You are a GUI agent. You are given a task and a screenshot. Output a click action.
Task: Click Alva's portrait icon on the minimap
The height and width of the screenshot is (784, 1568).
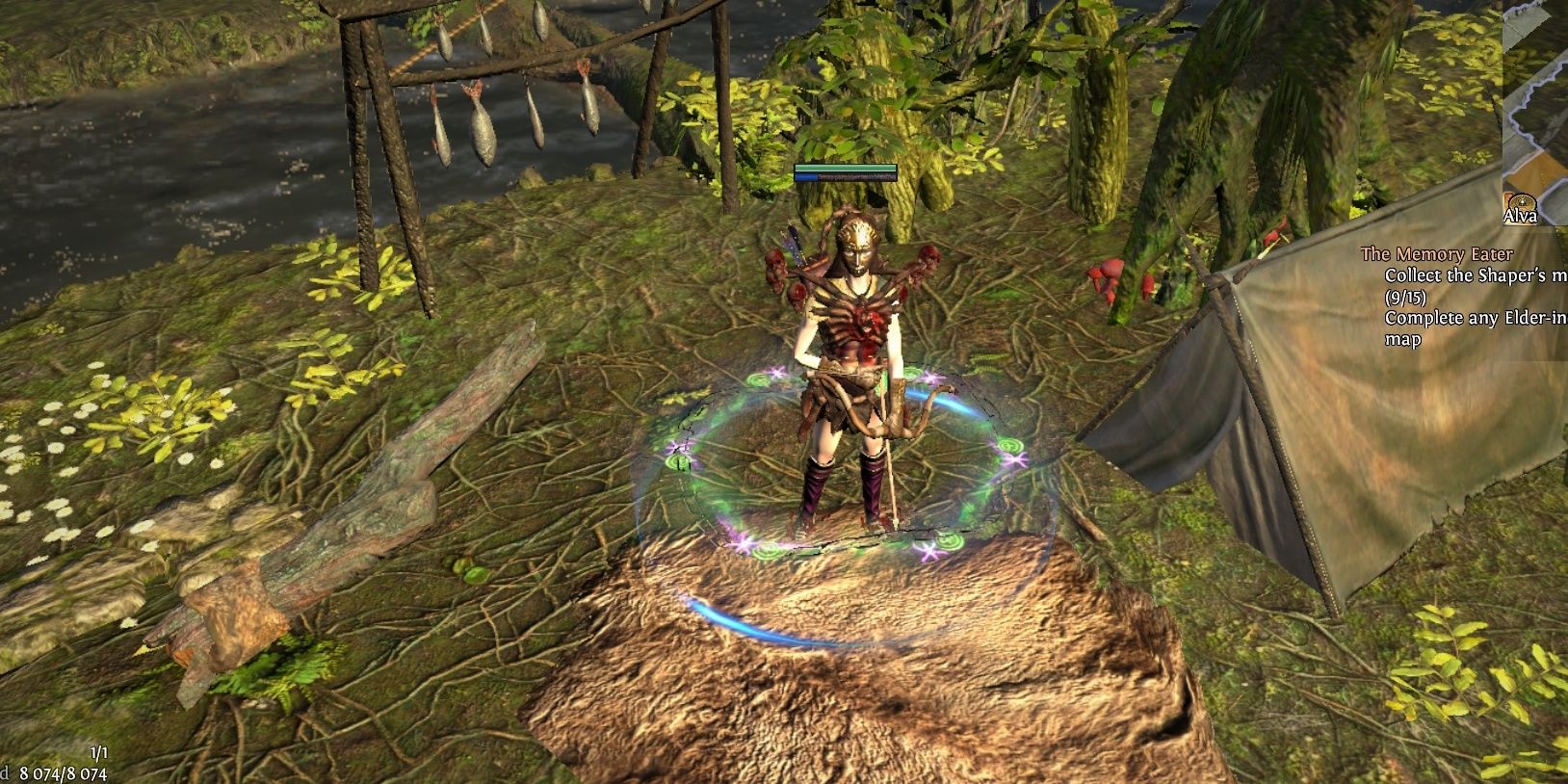click(x=1520, y=201)
